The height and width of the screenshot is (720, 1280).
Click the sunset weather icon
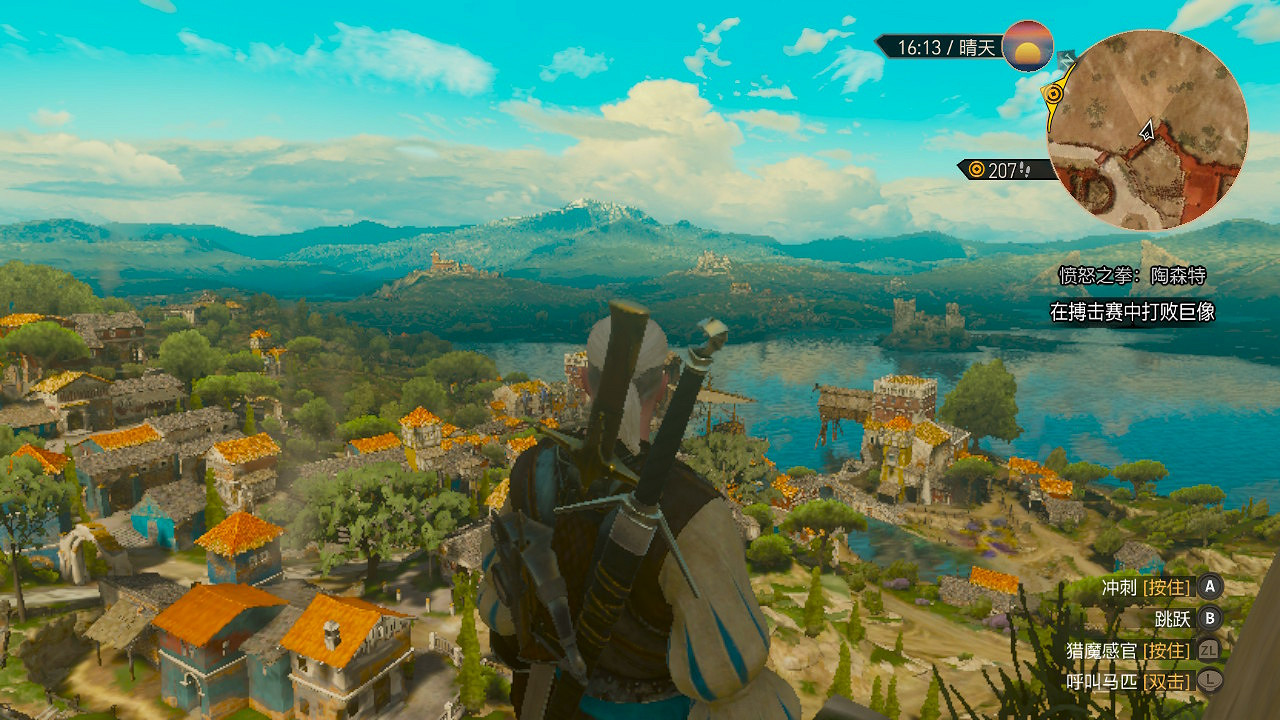coord(1028,46)
